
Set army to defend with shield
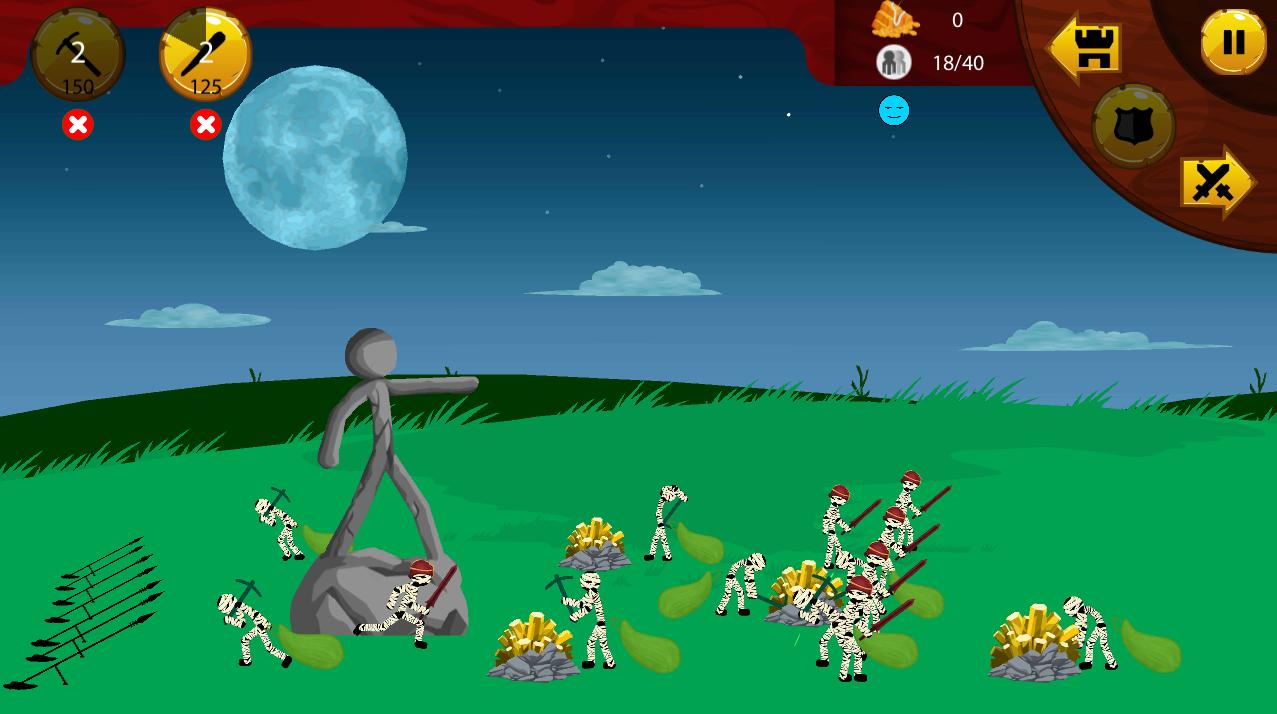[1133, 126]
